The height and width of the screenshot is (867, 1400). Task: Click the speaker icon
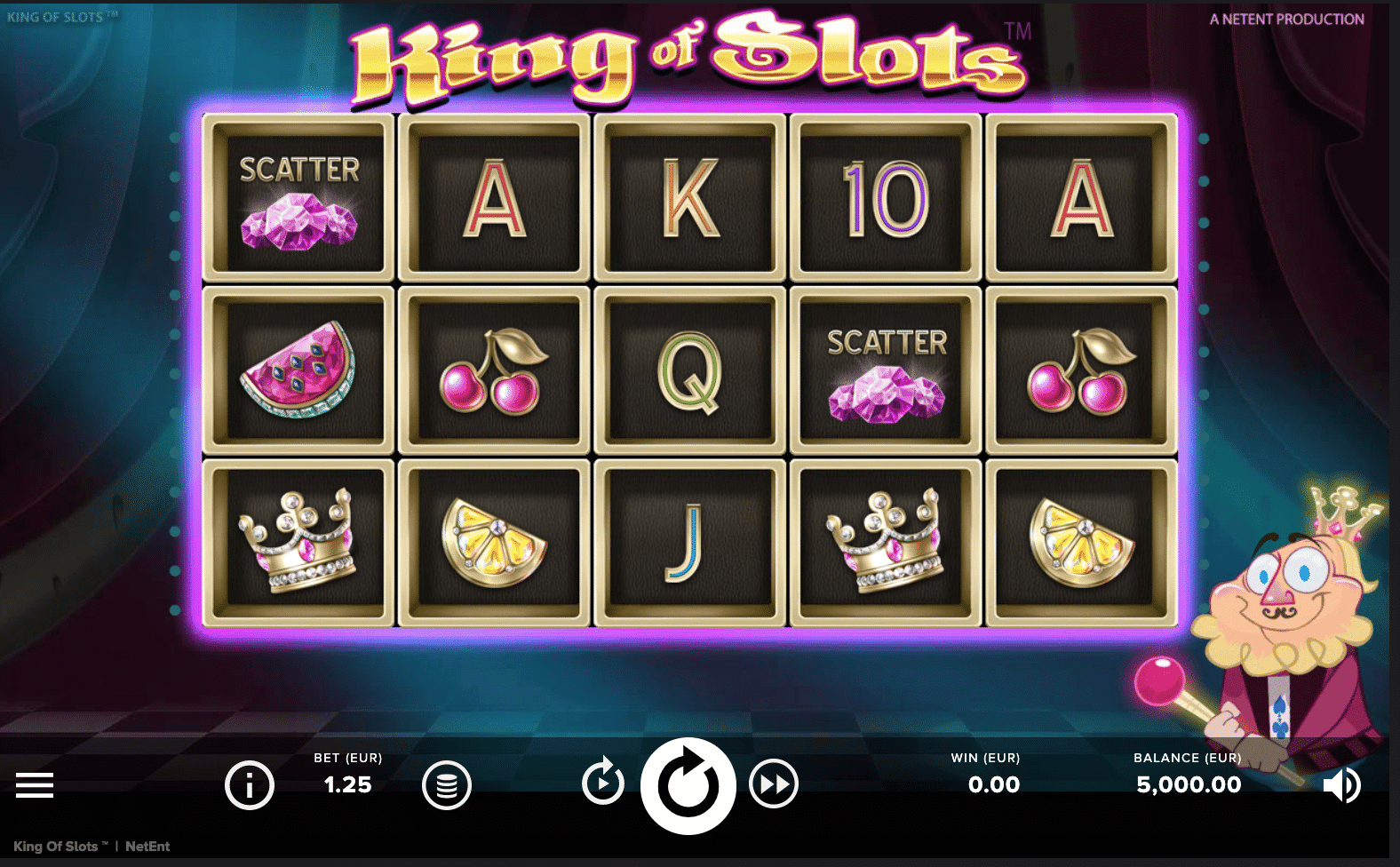1342,785
